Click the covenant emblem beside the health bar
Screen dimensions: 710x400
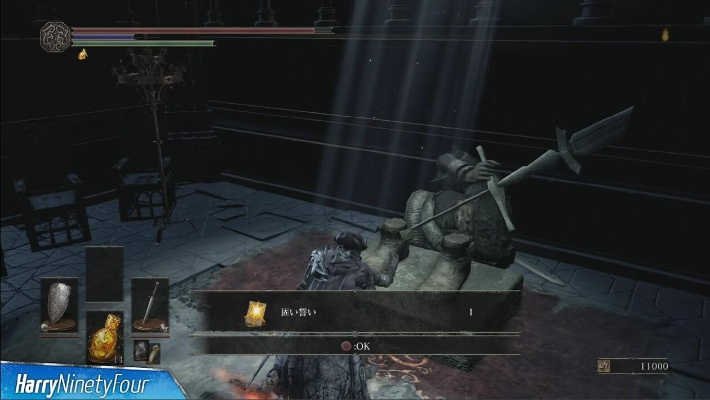[54, 37]
